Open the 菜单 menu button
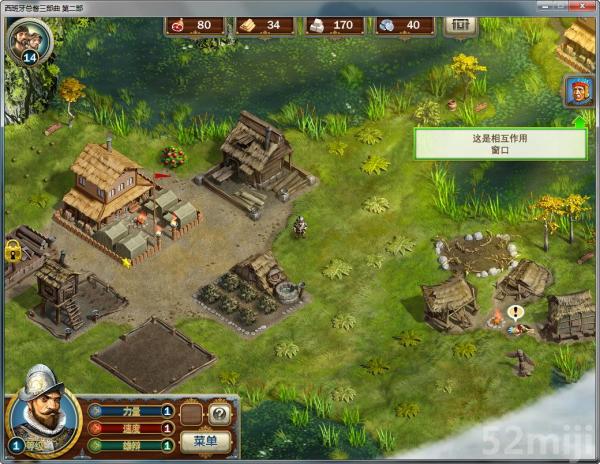This screenshot has width=600, height=464. 204,441
